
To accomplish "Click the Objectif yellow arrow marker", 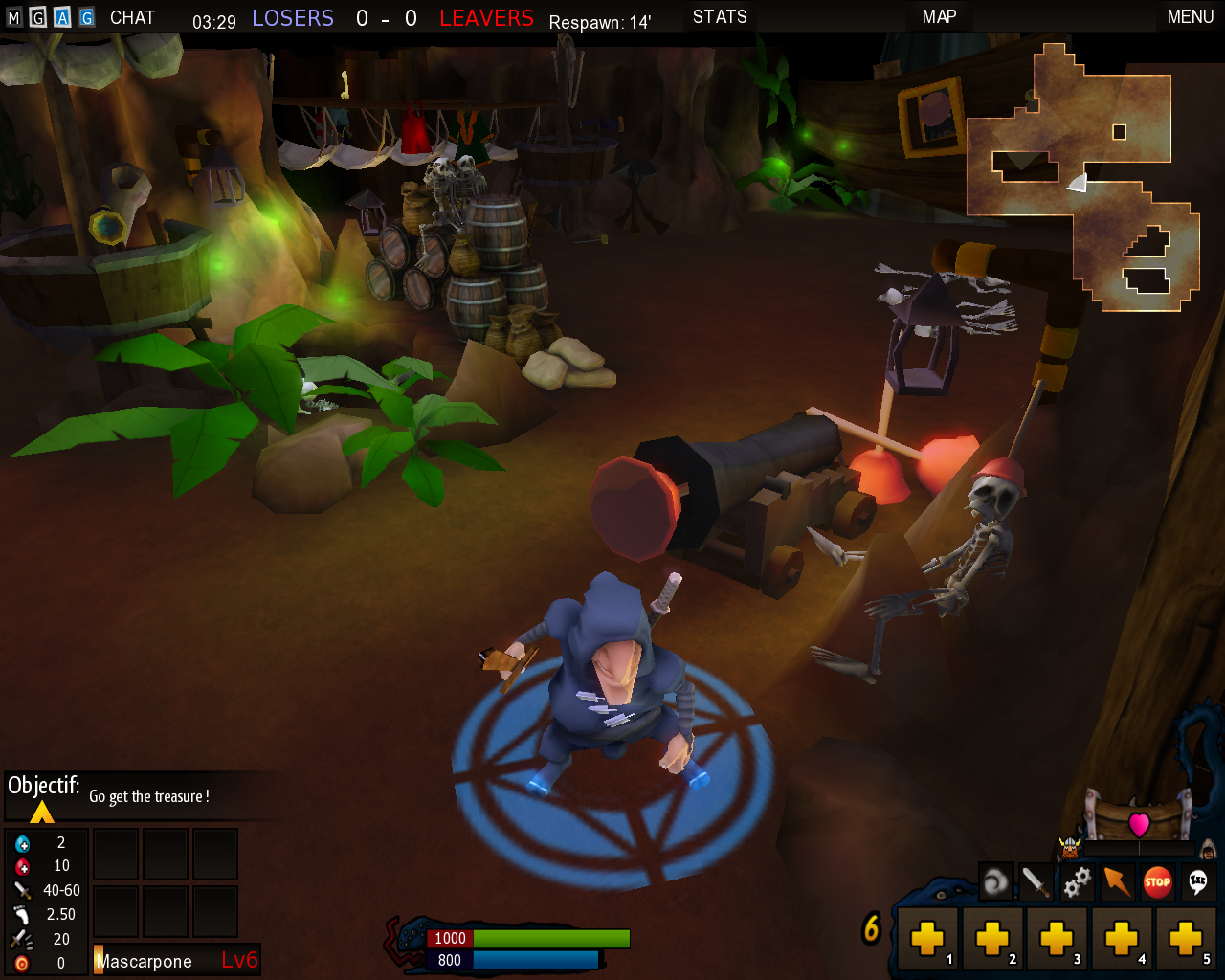I will [x=42, y=813].
